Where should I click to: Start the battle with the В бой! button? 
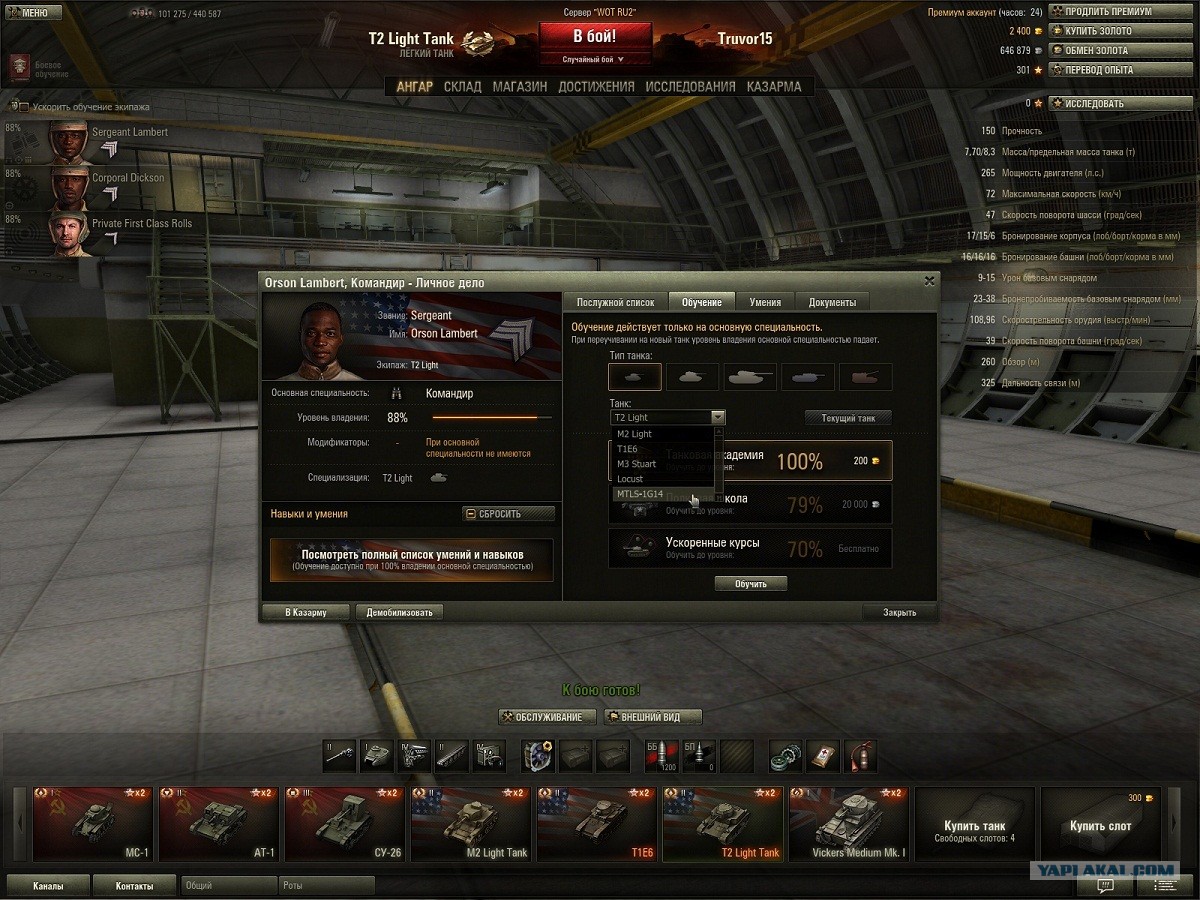pos(594,36)
